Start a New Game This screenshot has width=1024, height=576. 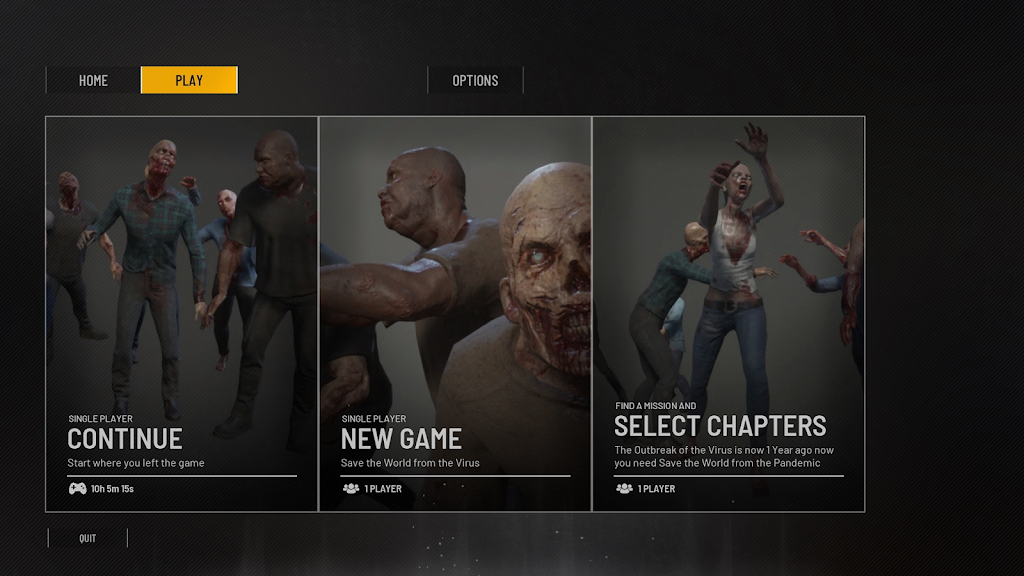(455, 314)
